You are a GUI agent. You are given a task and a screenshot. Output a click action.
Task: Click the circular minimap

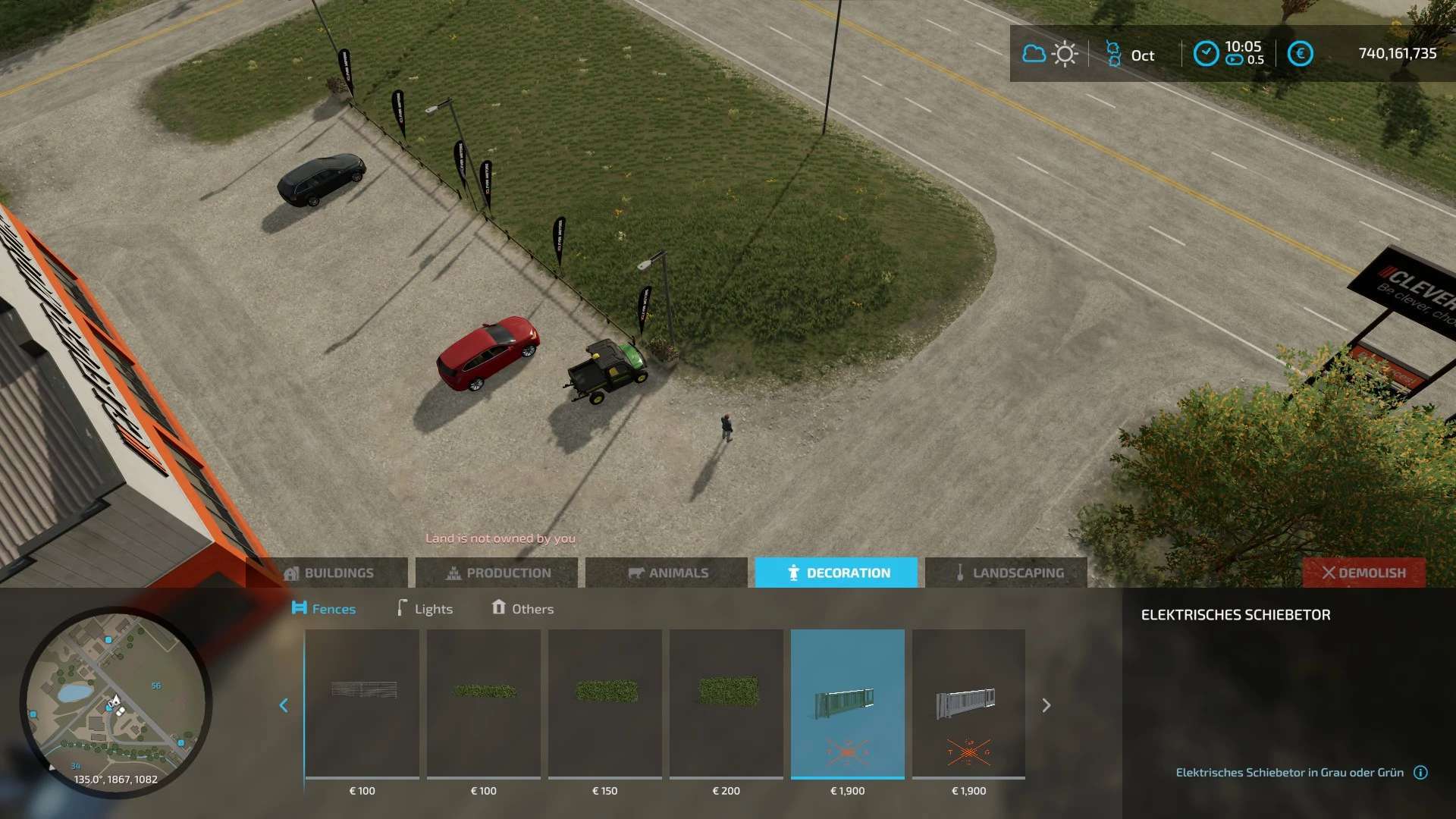point(115,702)
